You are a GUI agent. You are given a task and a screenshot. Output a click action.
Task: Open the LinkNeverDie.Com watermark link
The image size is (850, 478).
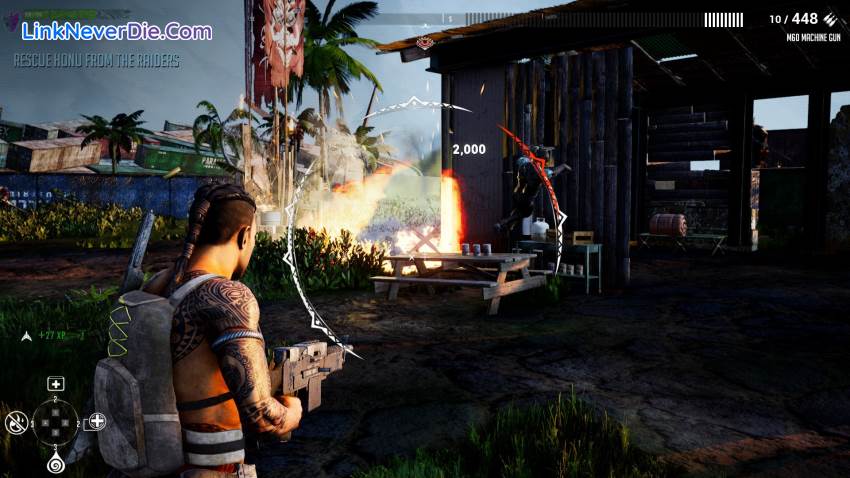pos(117,31)
